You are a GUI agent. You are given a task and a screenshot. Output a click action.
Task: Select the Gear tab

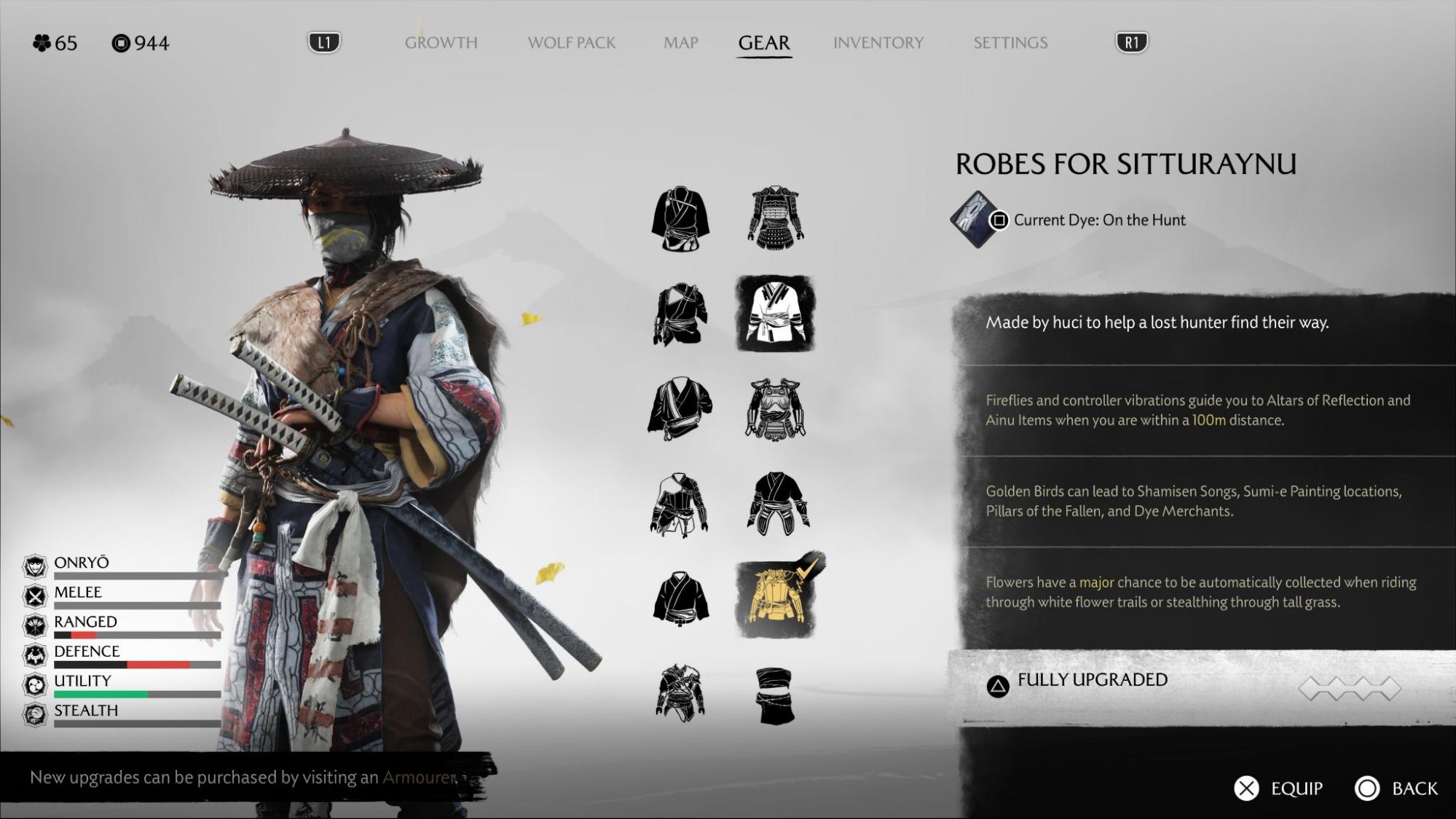pyautogui.click(x=763, y=43)
